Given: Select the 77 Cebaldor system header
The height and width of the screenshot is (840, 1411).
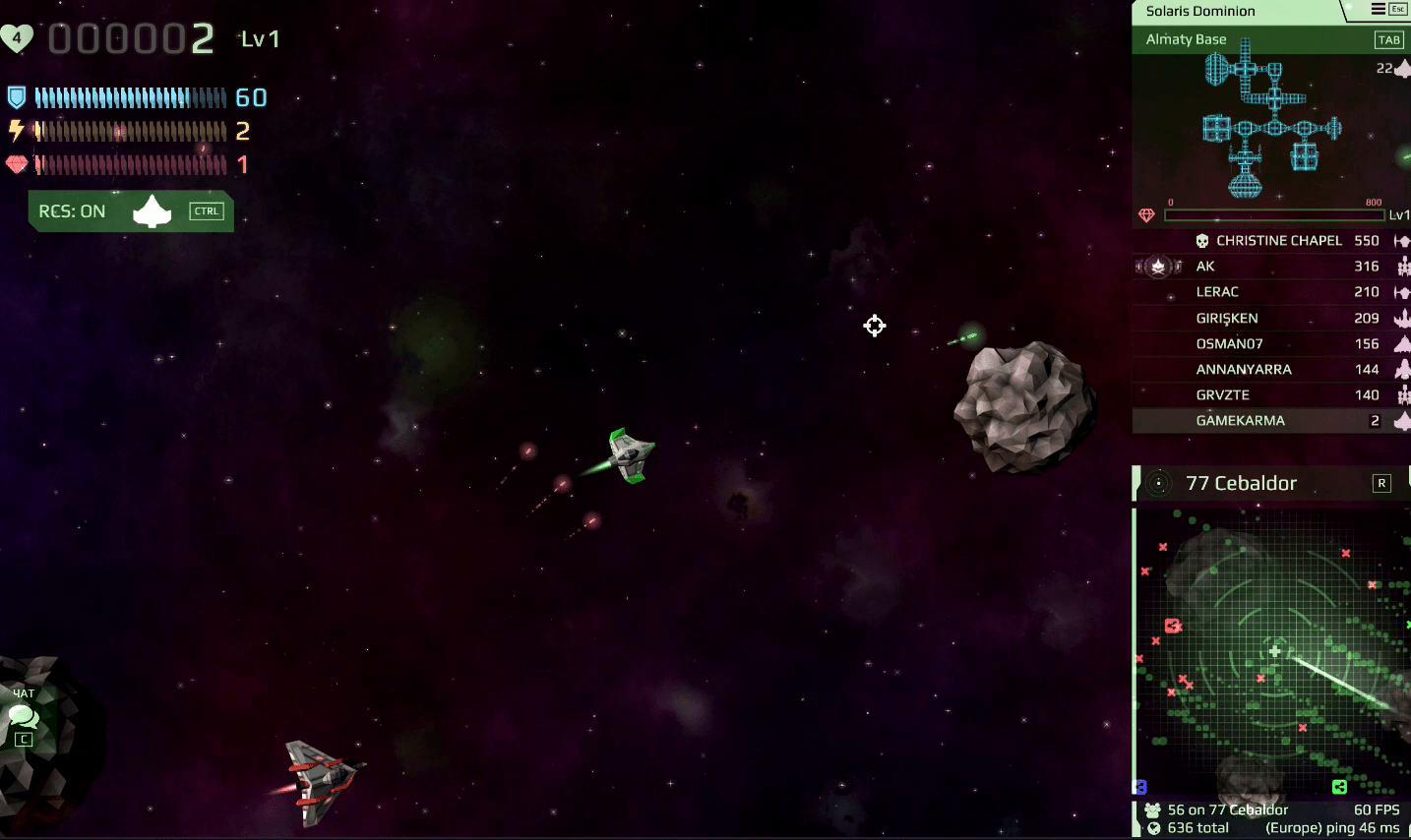Looking at the screenshot, I should [1242, 483].
